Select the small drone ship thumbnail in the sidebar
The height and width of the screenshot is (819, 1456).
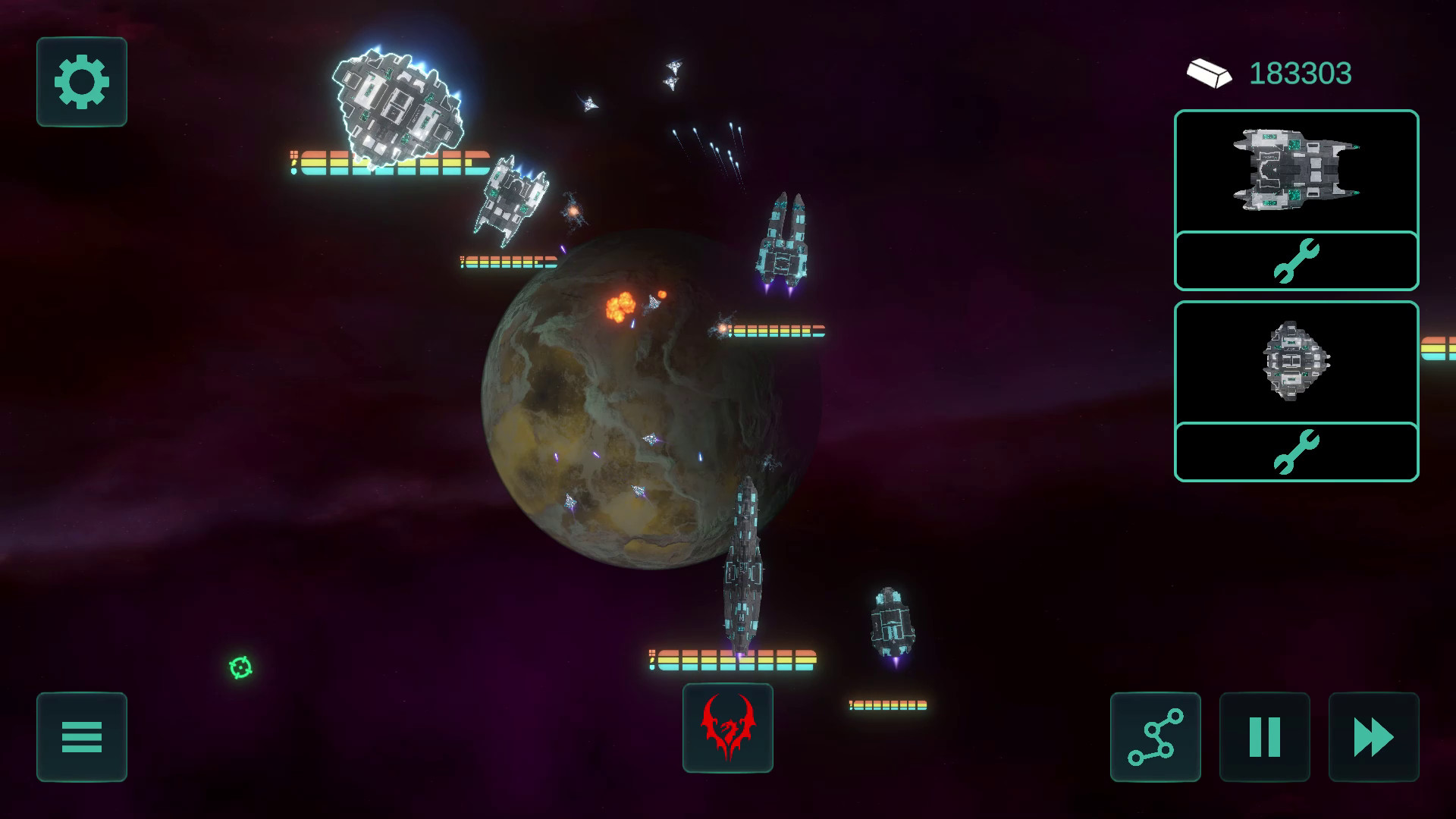1295,365
